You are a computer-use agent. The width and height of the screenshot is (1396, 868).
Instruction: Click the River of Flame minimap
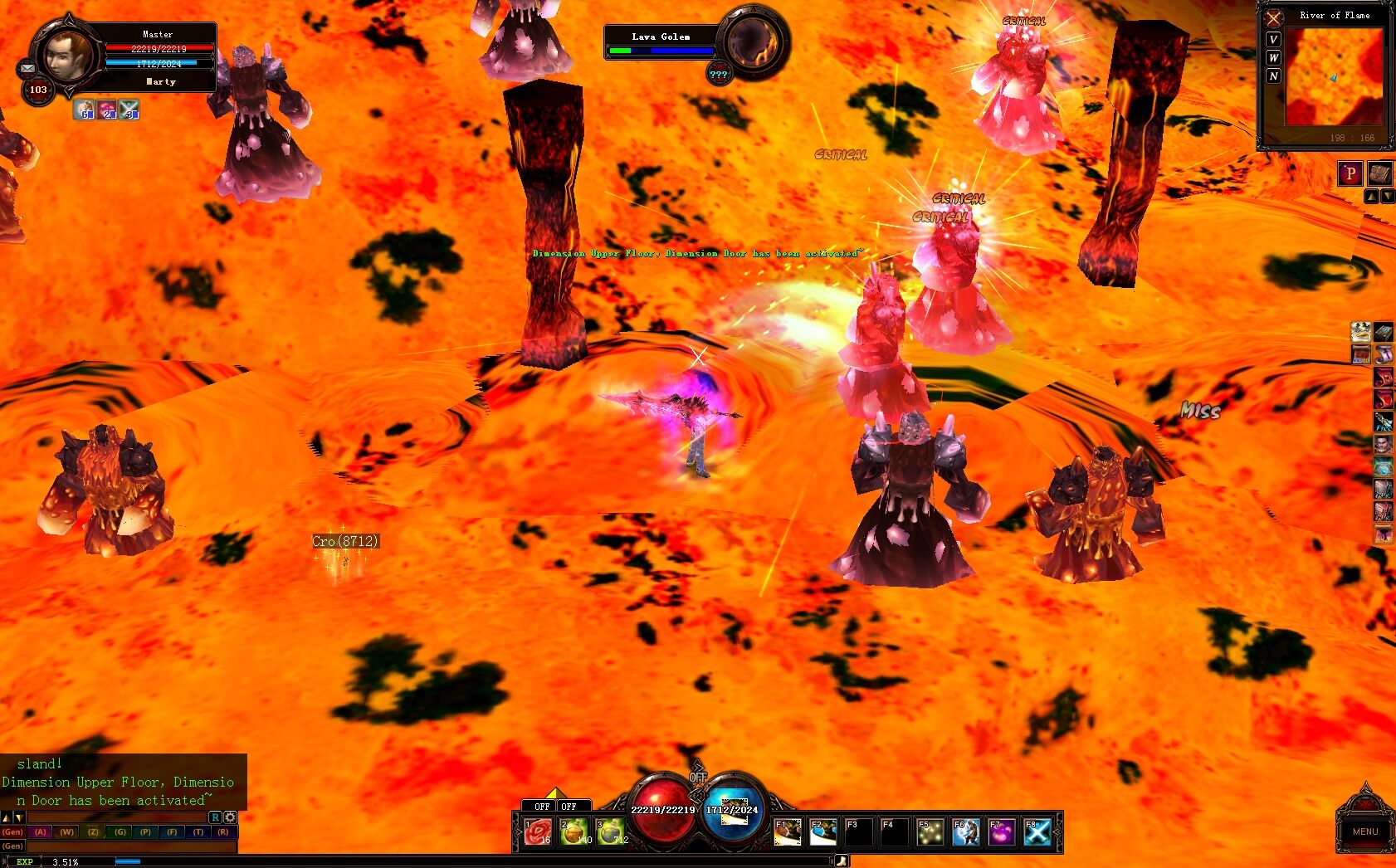[x=1334, y=77]
